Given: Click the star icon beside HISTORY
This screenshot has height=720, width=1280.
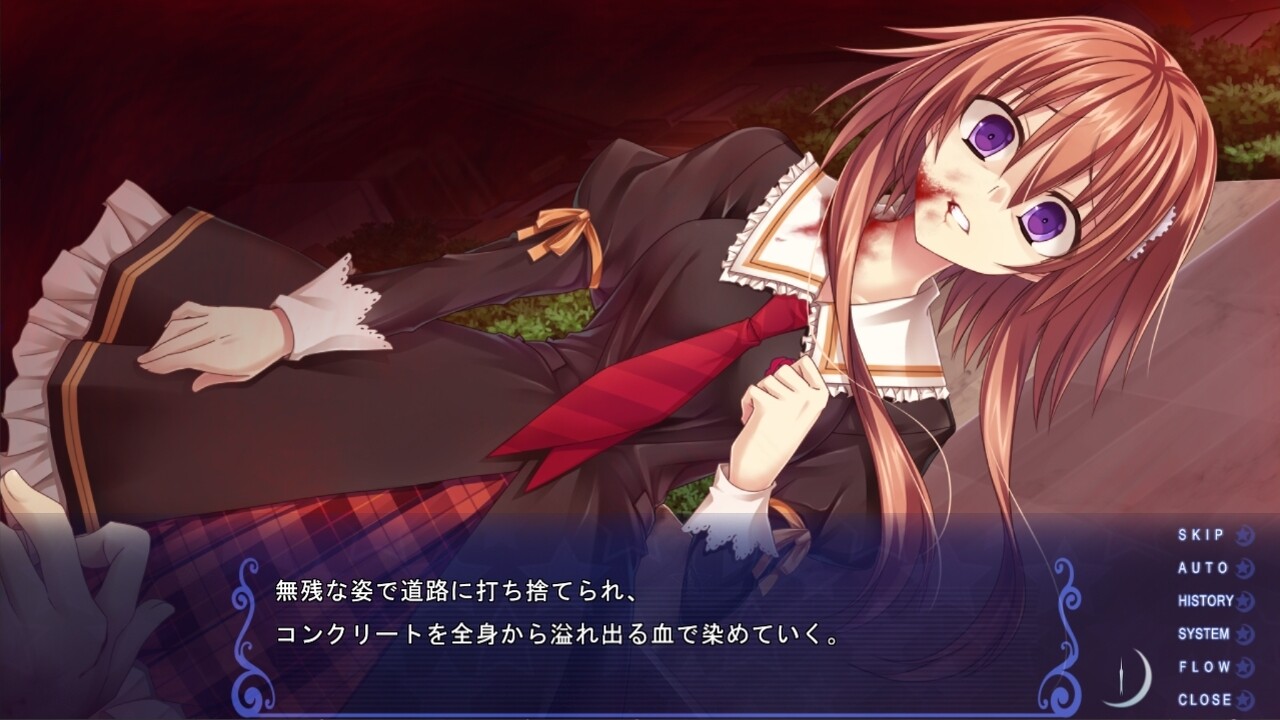Looking at the screenshot, I should 1244,601.
